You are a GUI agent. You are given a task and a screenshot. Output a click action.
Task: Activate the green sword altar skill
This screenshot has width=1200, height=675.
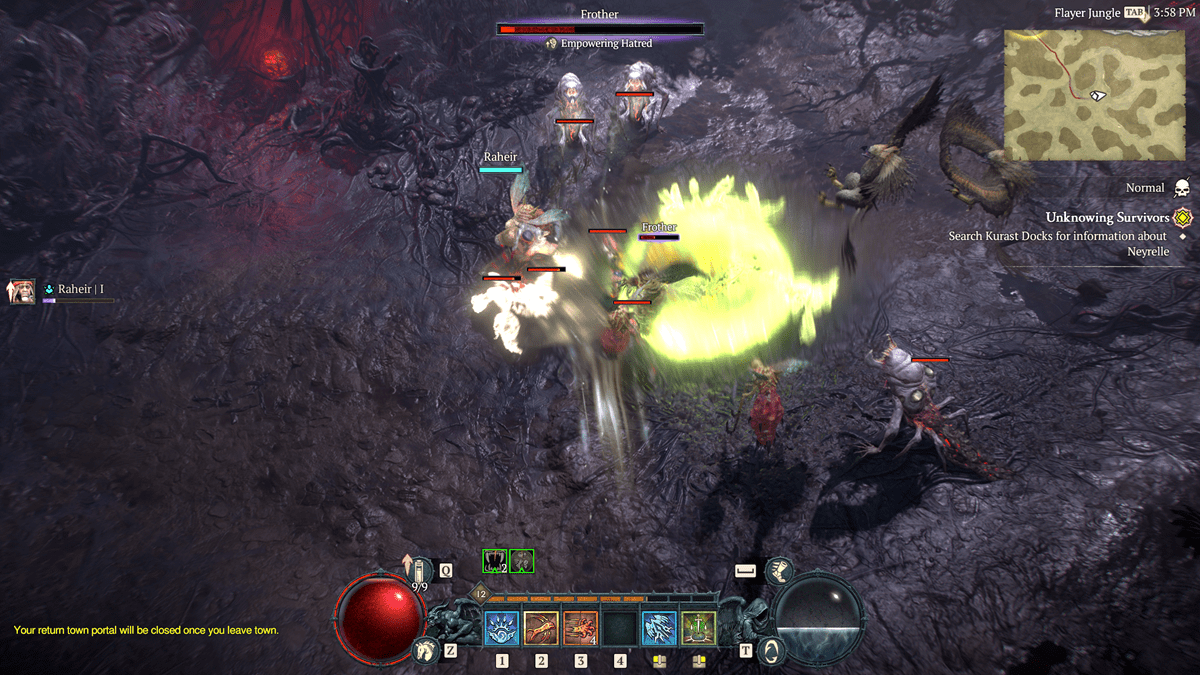699,629
